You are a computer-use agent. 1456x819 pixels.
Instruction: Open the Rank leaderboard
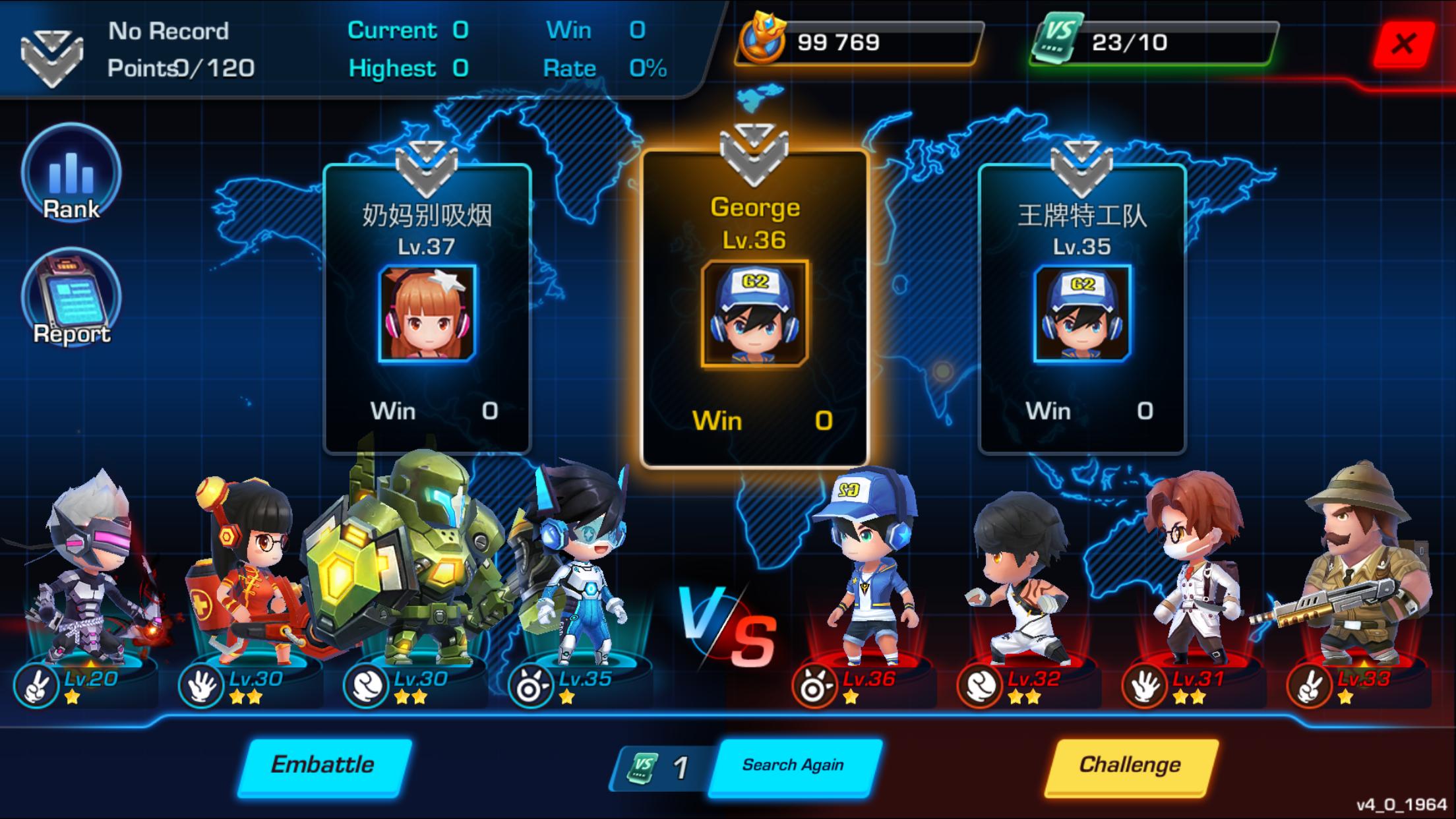[71, 173]
